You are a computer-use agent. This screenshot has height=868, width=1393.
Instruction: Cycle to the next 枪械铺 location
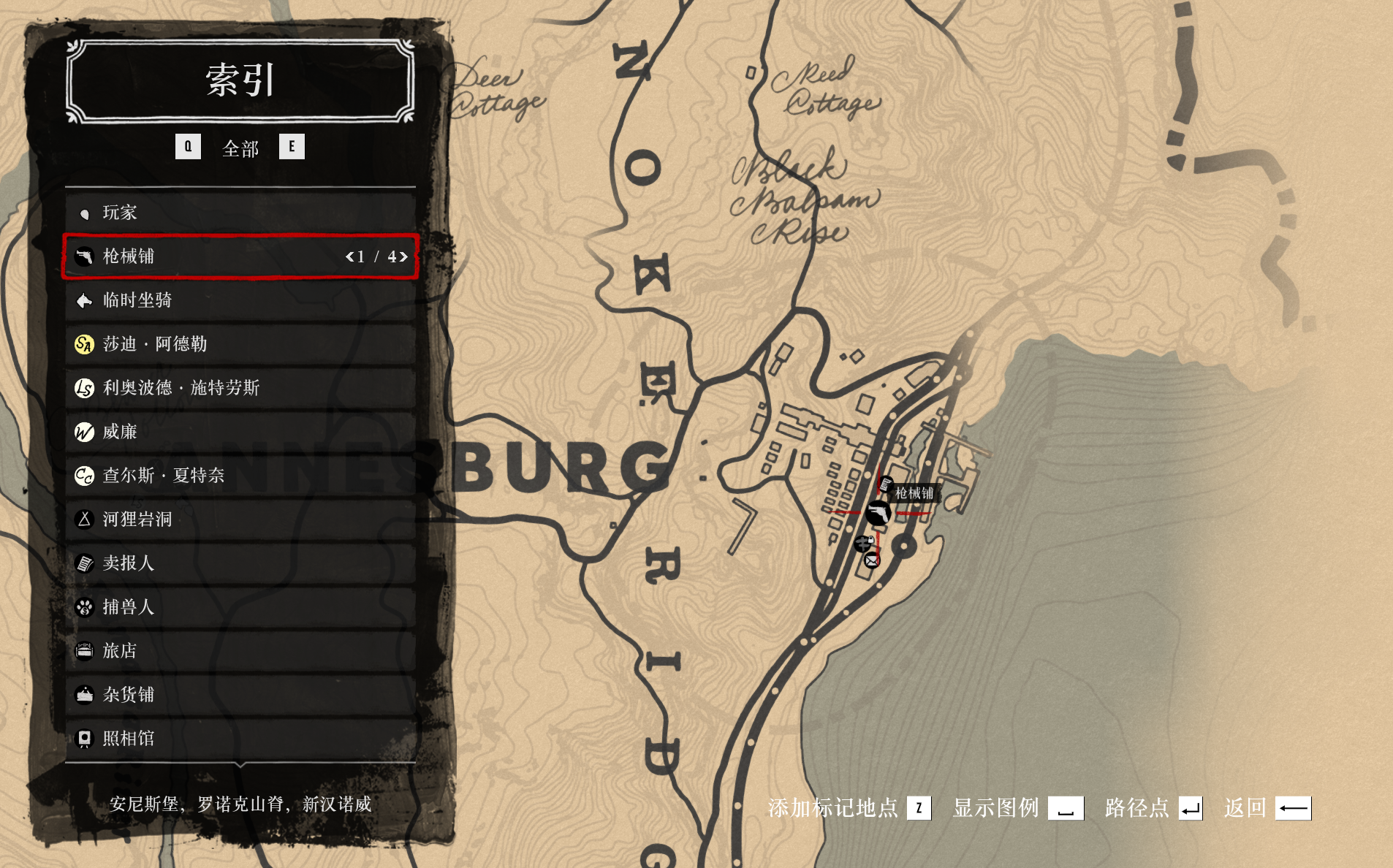(403, 256)
